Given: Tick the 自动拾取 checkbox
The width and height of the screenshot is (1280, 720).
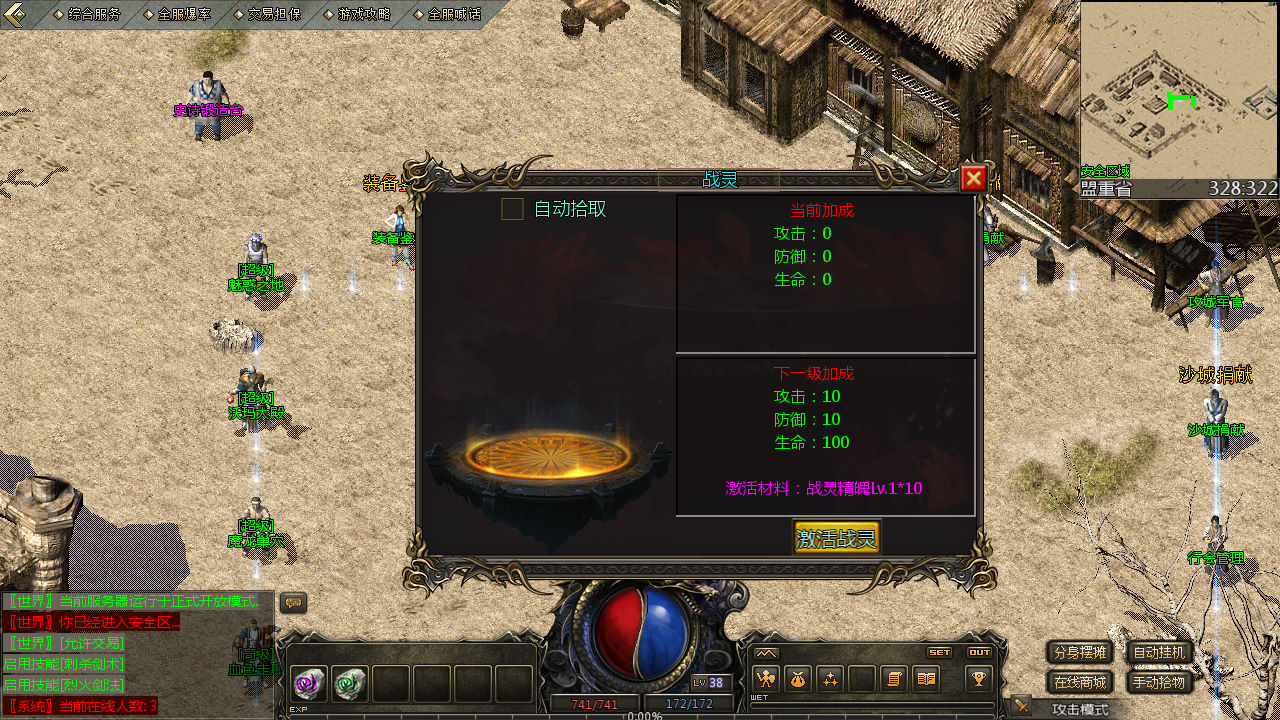Looking at the screenshot, I should click(x=512, y=209).
